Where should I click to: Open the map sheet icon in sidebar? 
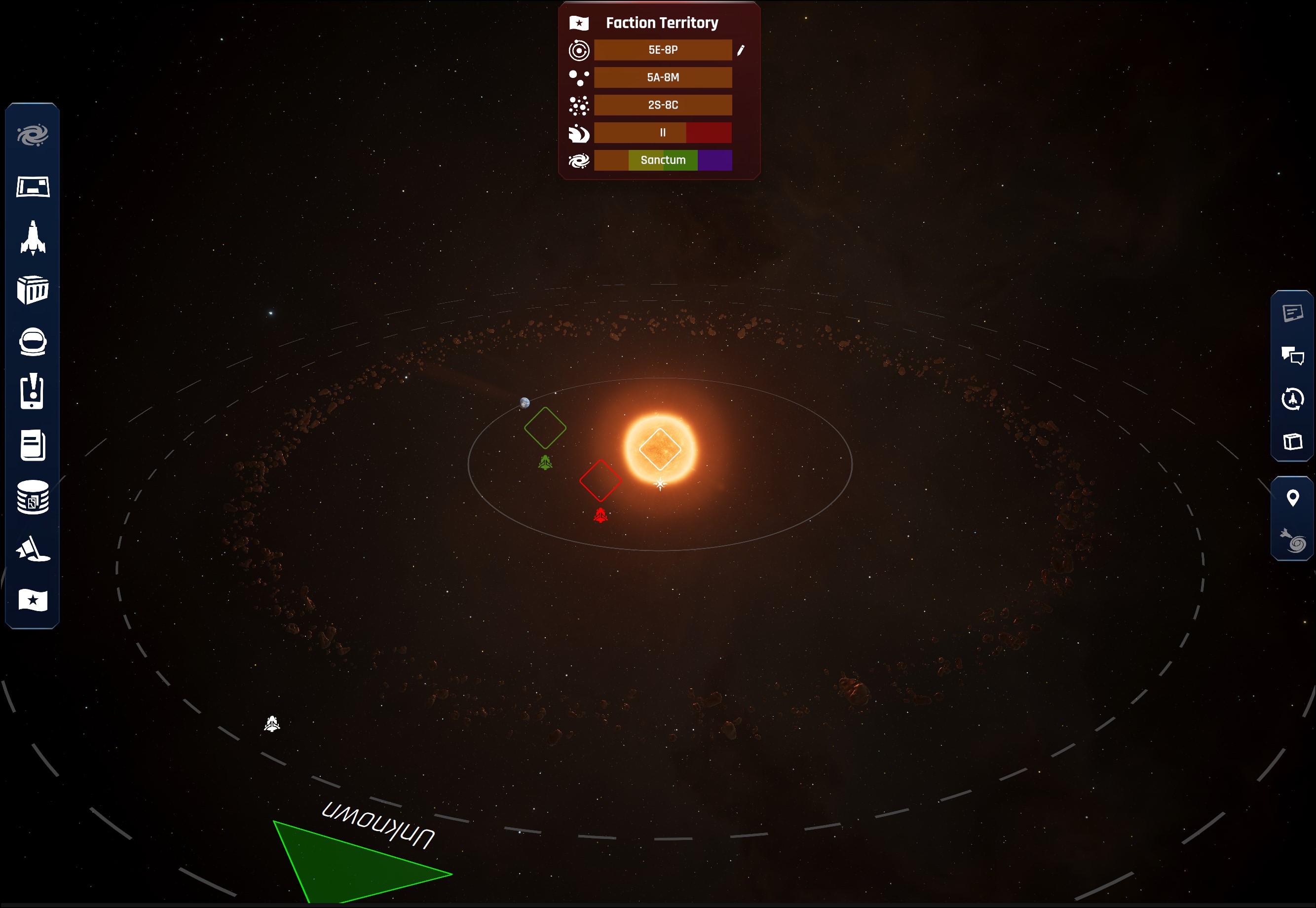33,186
